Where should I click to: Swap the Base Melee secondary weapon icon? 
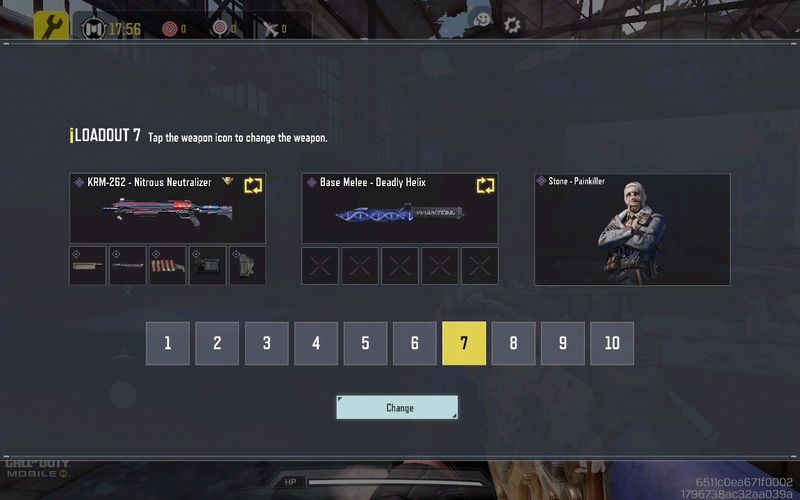point(486,185)
